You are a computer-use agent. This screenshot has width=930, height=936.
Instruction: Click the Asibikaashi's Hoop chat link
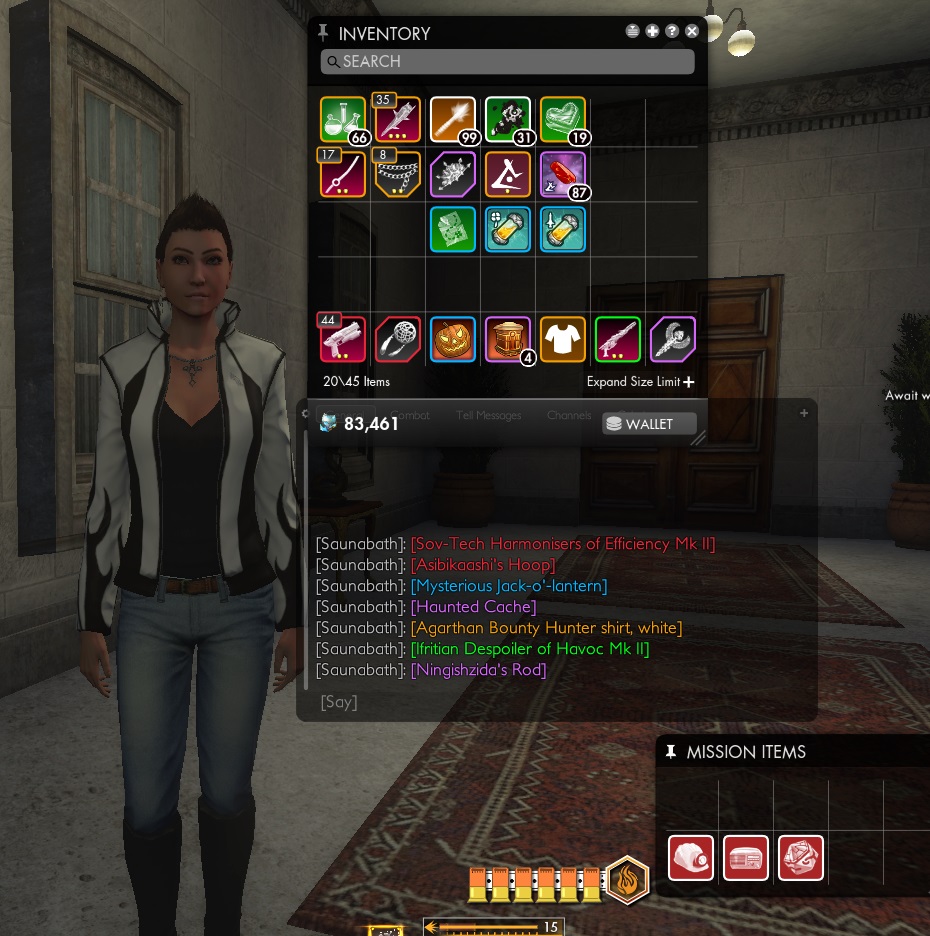tap(482, 565)
